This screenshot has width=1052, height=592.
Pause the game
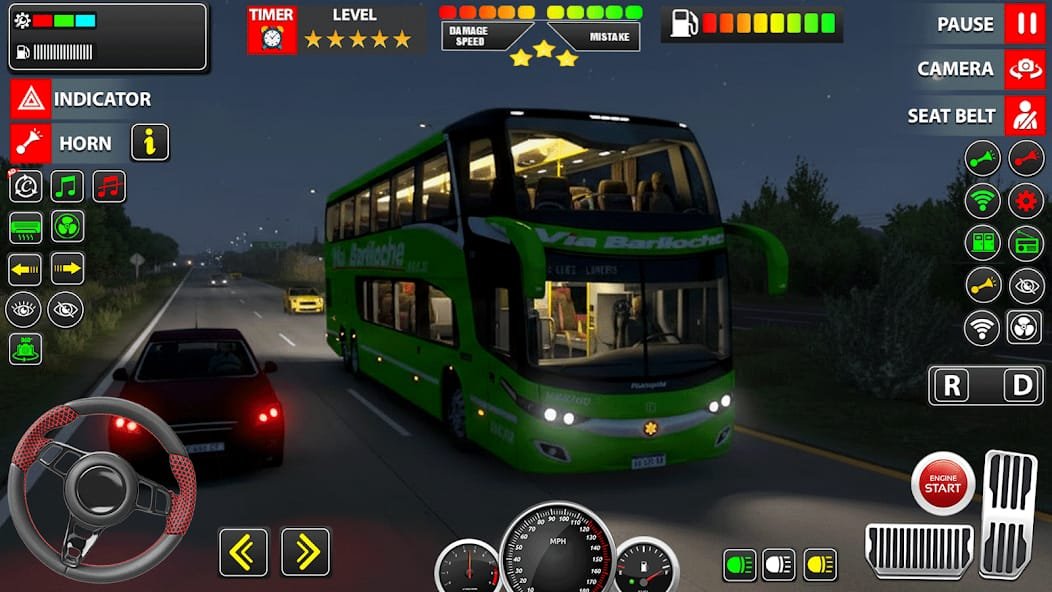[1025, 24]
